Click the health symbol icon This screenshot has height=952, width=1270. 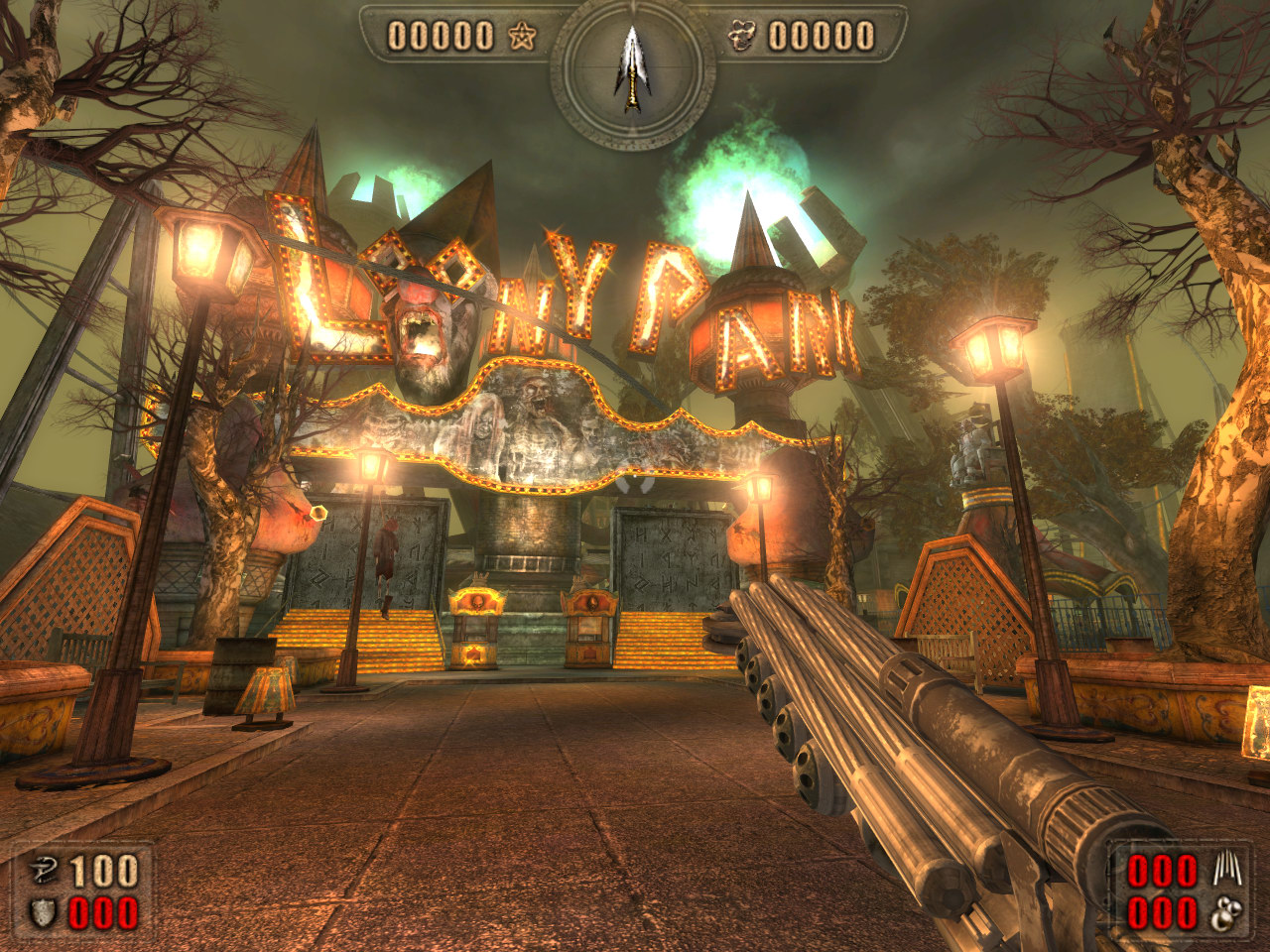point(42,872)
